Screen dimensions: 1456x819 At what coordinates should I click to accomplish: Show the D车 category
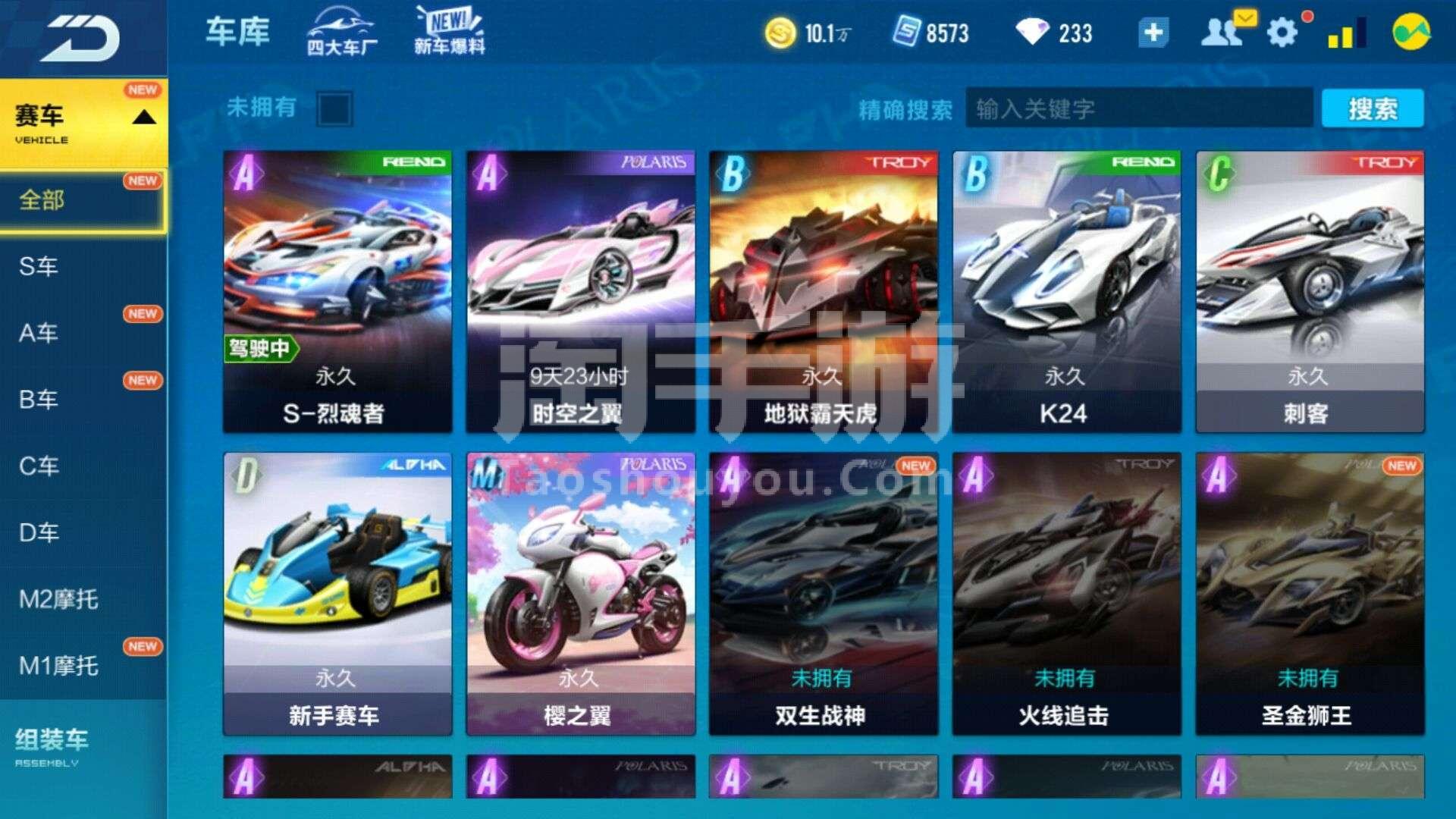coord(39,532)
